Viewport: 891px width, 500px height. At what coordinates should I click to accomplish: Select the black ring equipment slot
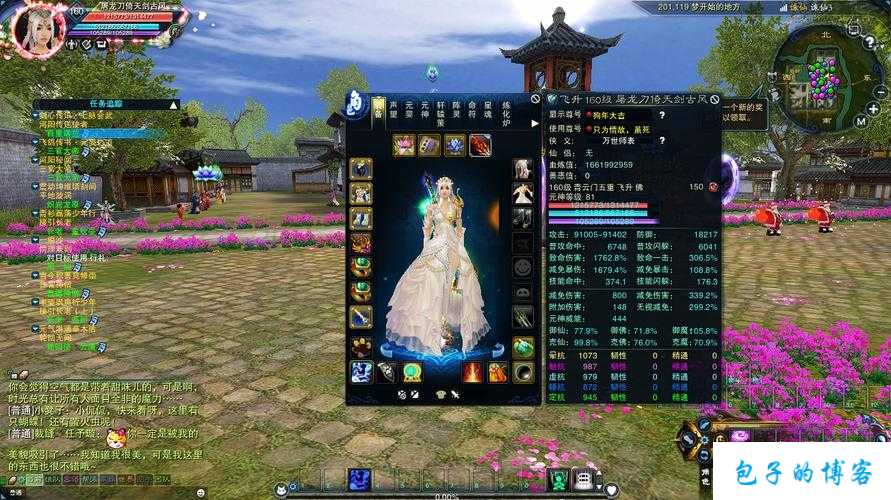click(523, 373)
